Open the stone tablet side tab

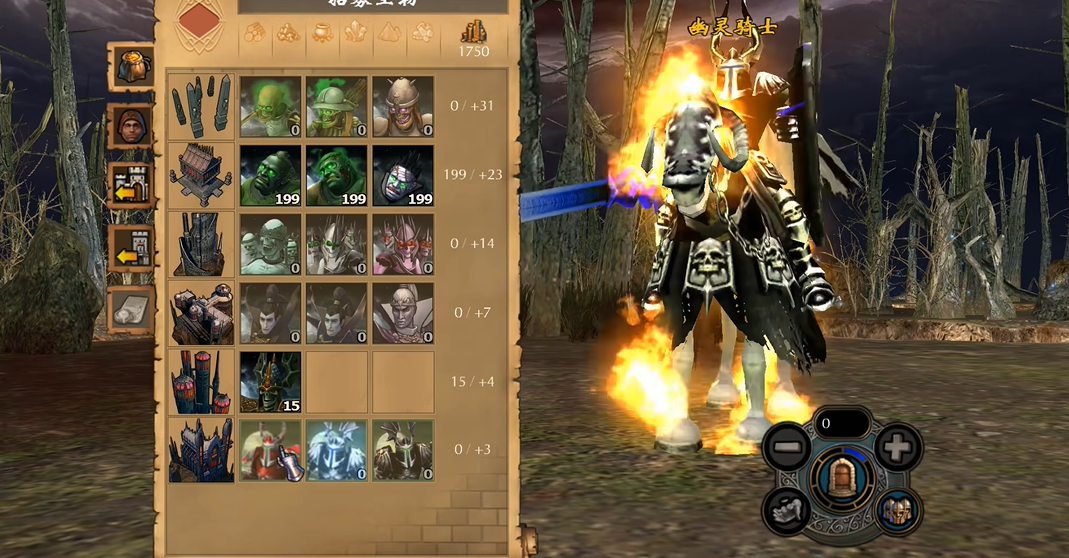pos(131,309)
